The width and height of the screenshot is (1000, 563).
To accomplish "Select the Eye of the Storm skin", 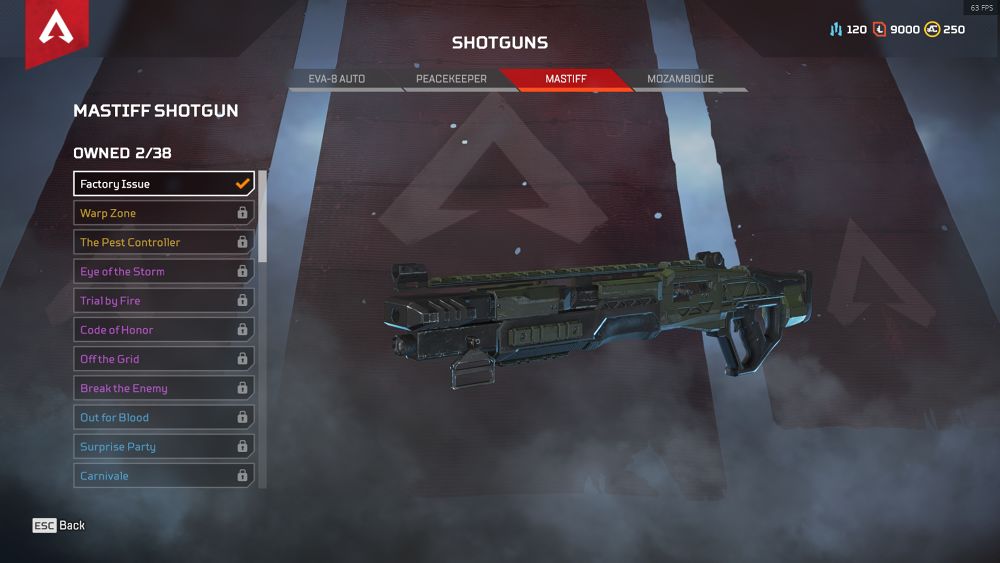I will [x=164, y=271].
